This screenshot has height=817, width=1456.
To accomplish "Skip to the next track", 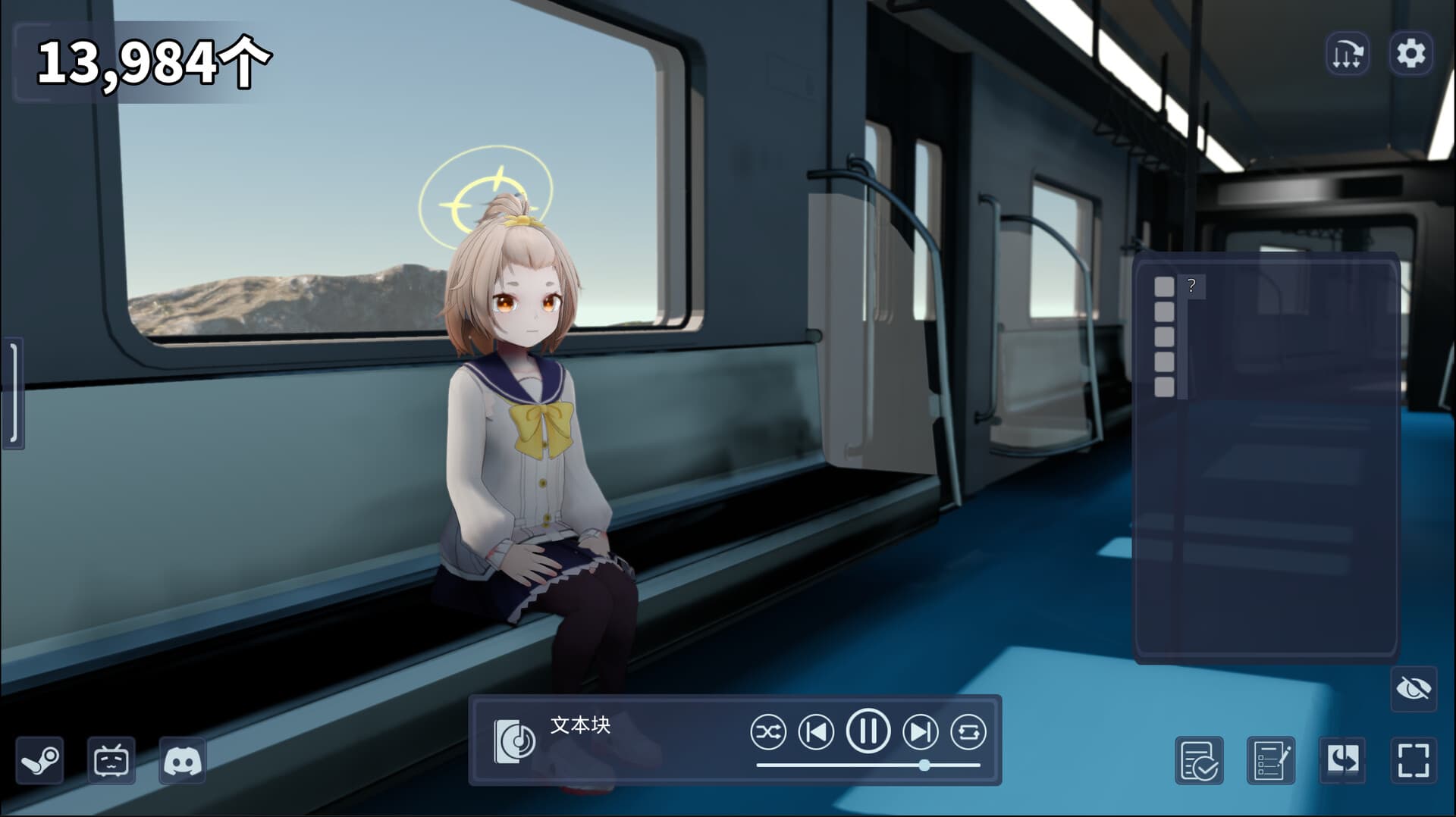I will tap(919, 732).
